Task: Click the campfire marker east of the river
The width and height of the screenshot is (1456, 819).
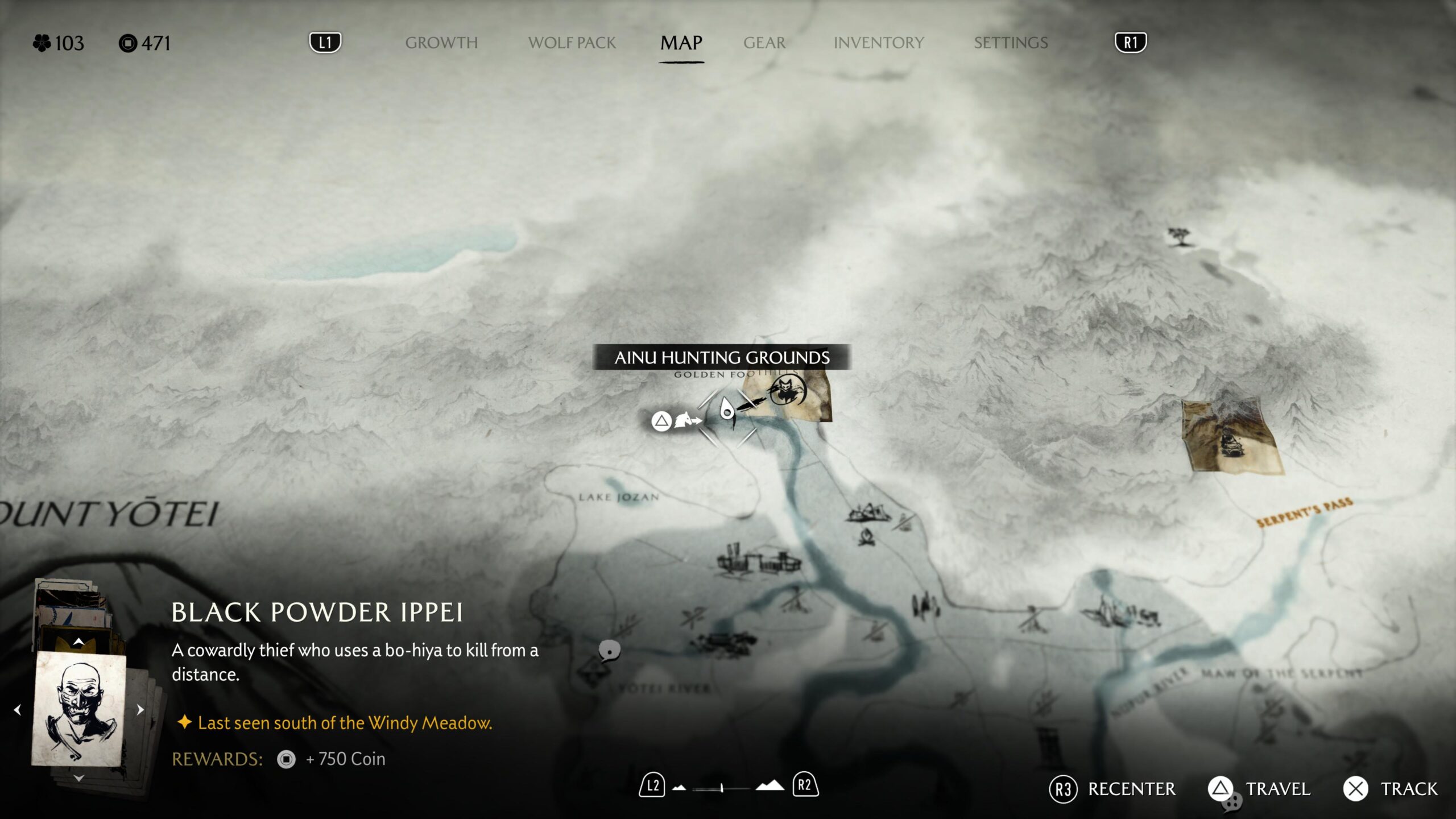Action: click(866, 536)
